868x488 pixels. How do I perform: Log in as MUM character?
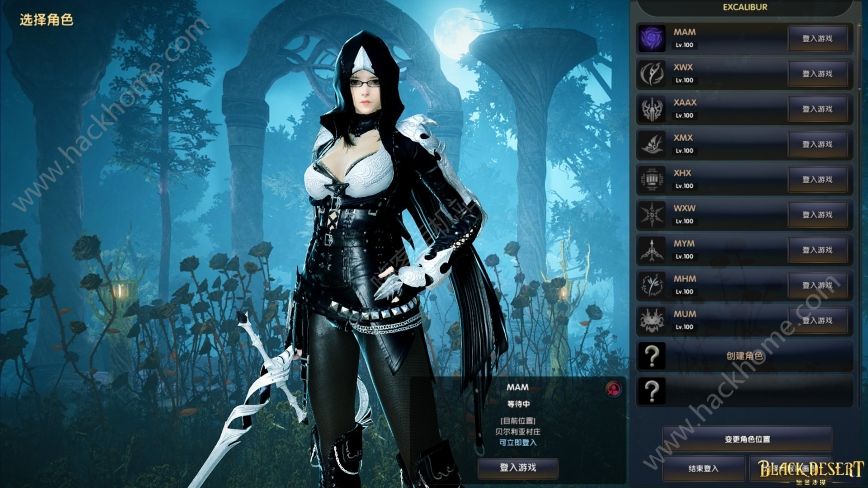(818, 320)
